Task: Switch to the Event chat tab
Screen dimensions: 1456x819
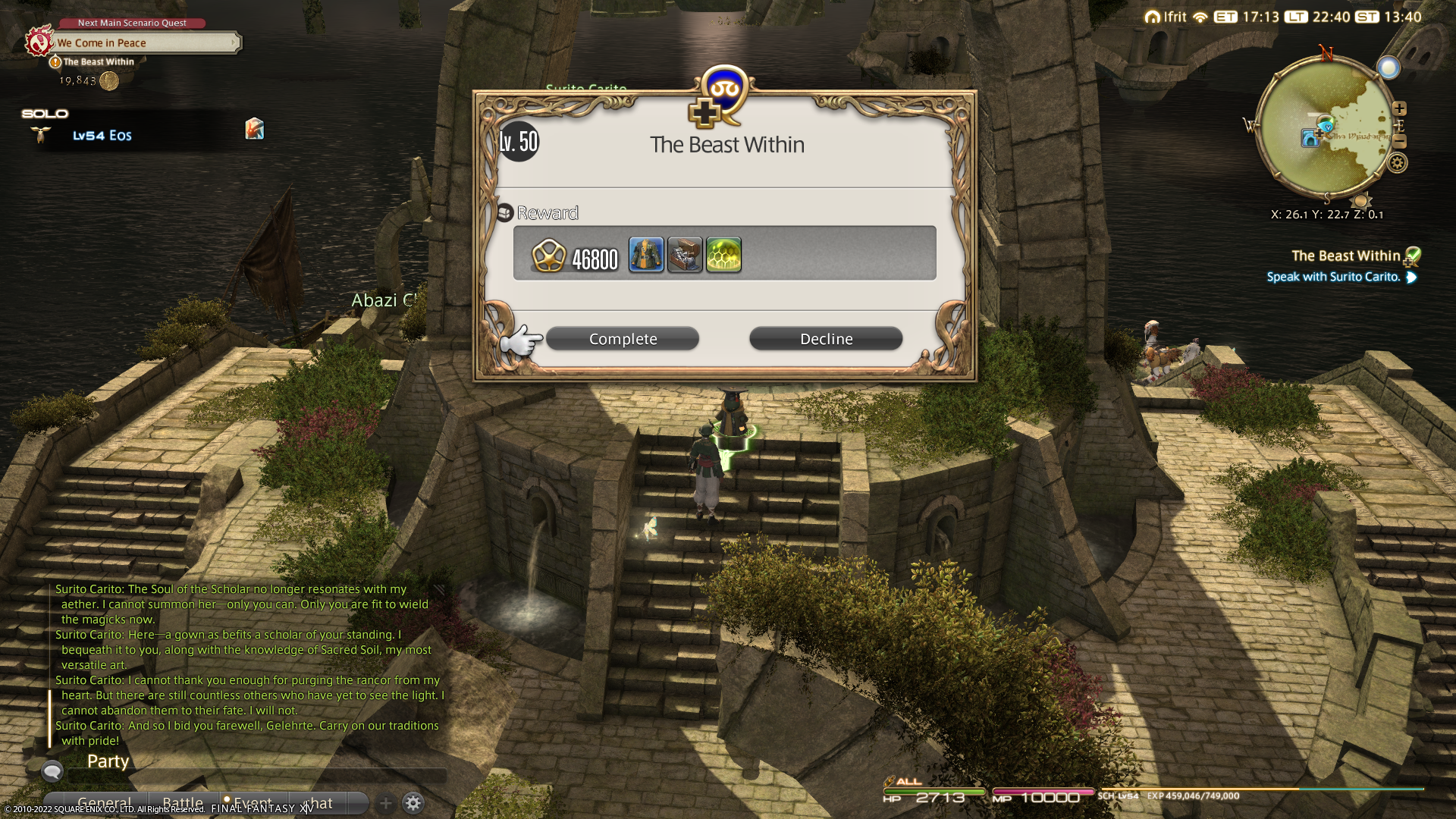Action: tap(253, 802)
